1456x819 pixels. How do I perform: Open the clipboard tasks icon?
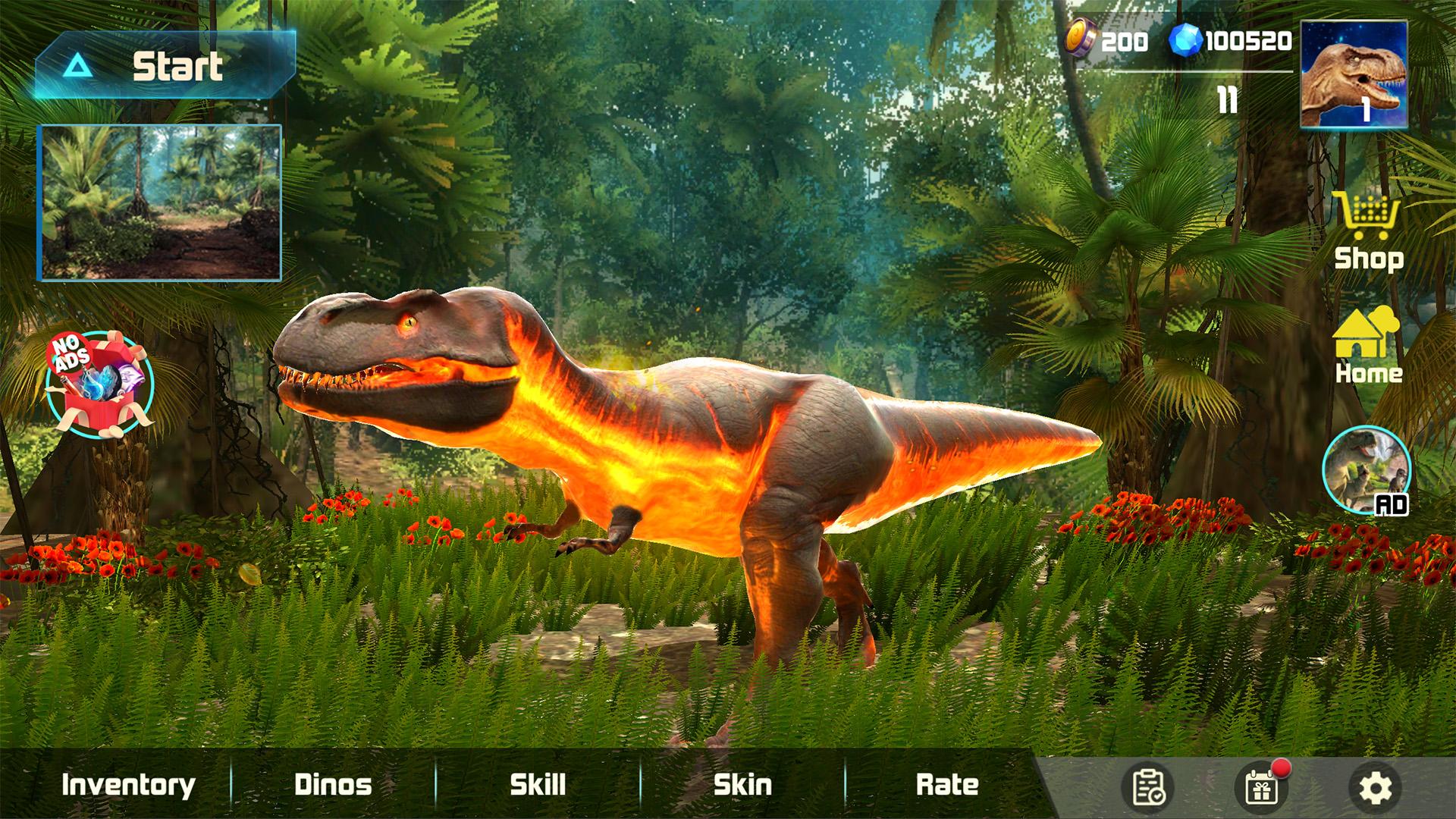click(1148, 788)
